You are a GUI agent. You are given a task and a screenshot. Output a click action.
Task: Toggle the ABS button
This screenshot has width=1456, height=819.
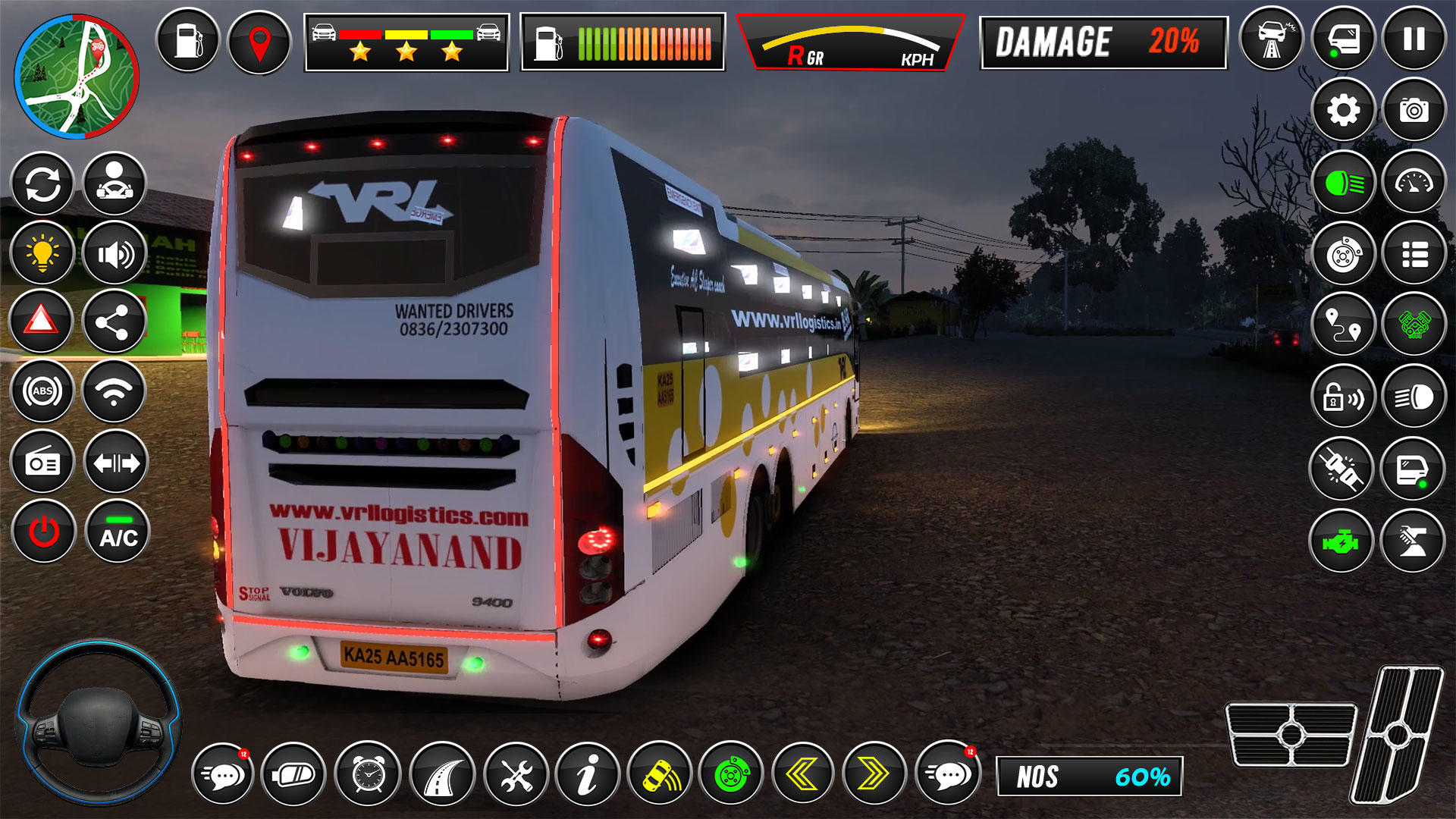coord(42,391)
